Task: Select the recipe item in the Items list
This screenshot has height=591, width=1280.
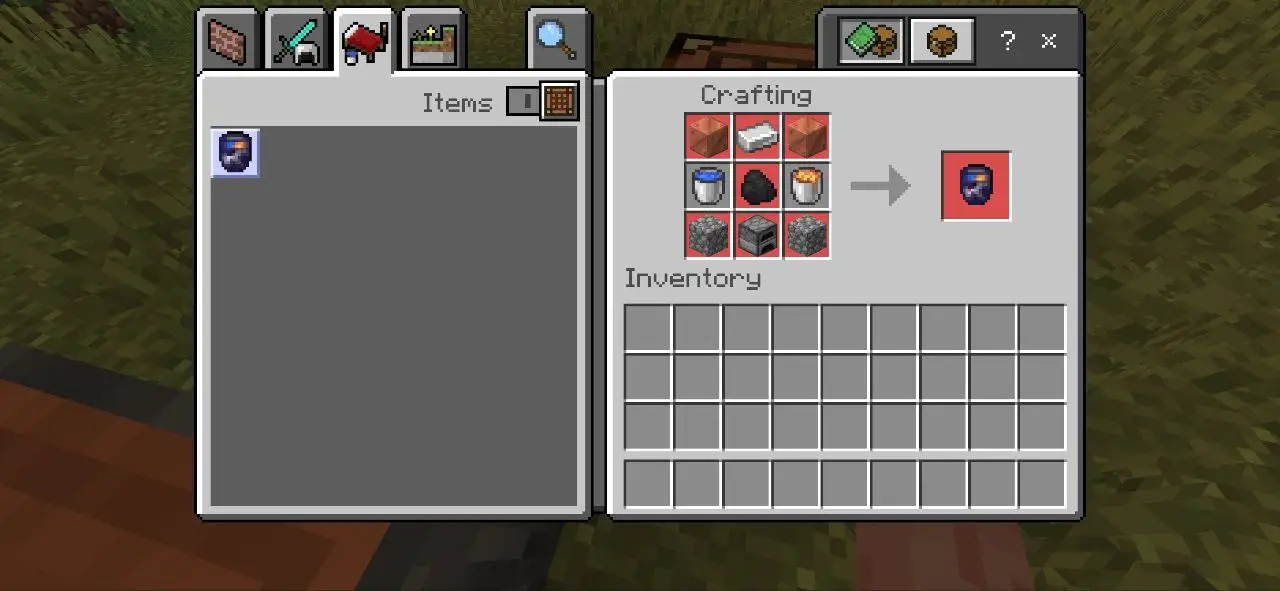Action: 236,153
